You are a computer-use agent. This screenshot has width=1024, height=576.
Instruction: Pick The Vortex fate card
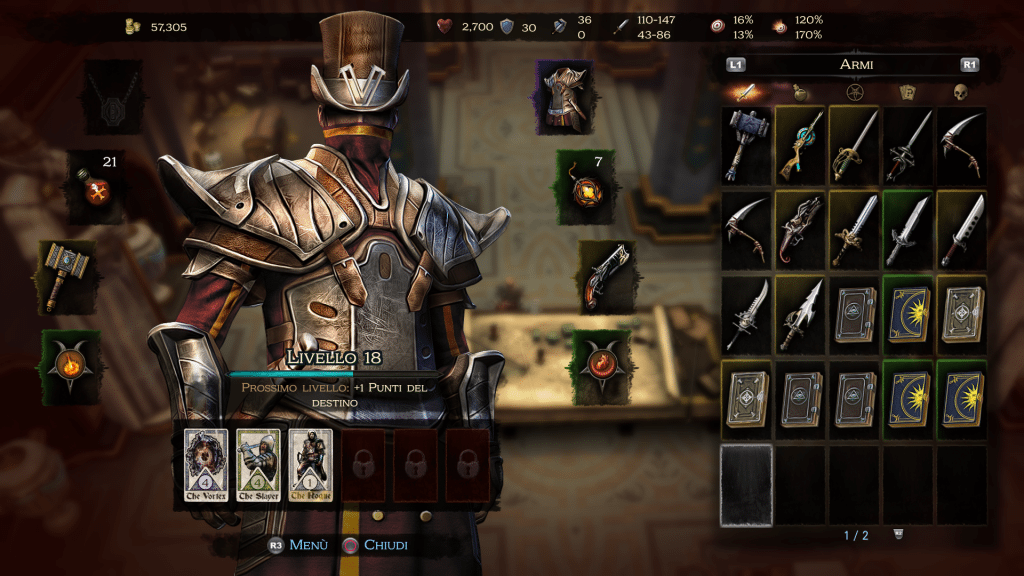206,464
